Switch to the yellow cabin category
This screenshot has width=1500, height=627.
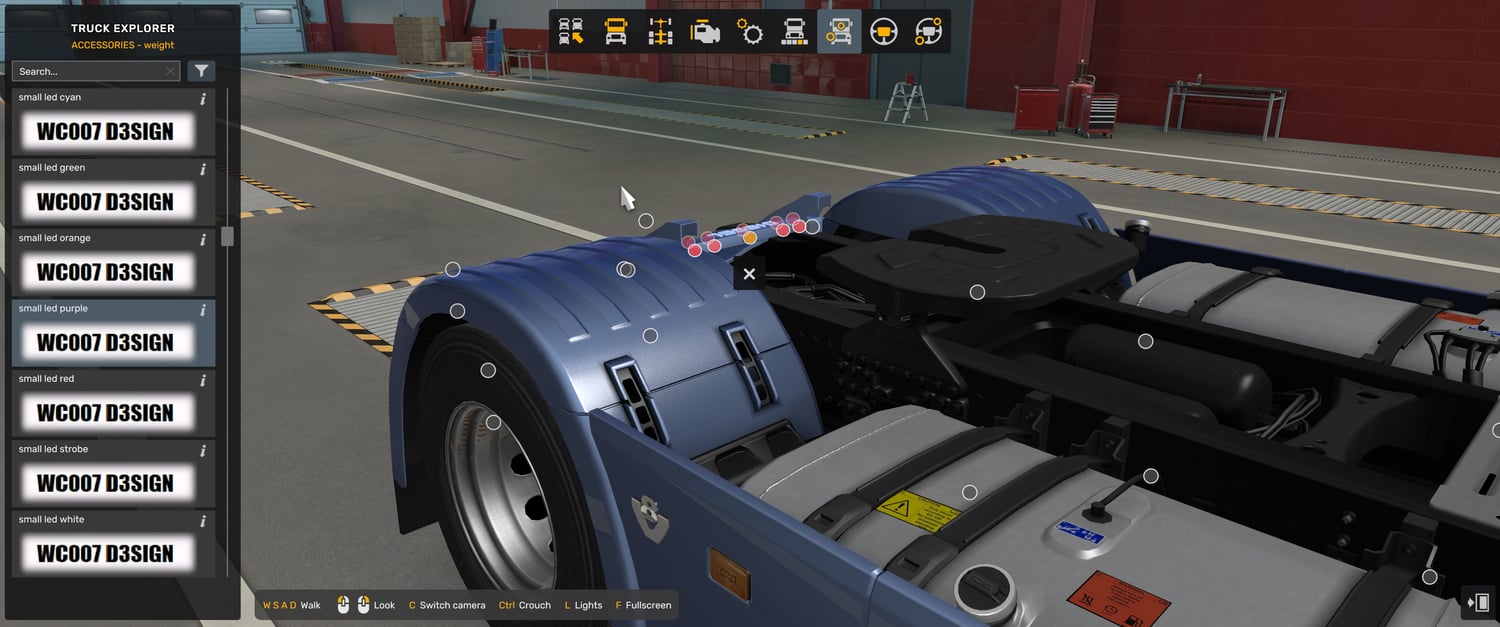coord(616,32)
